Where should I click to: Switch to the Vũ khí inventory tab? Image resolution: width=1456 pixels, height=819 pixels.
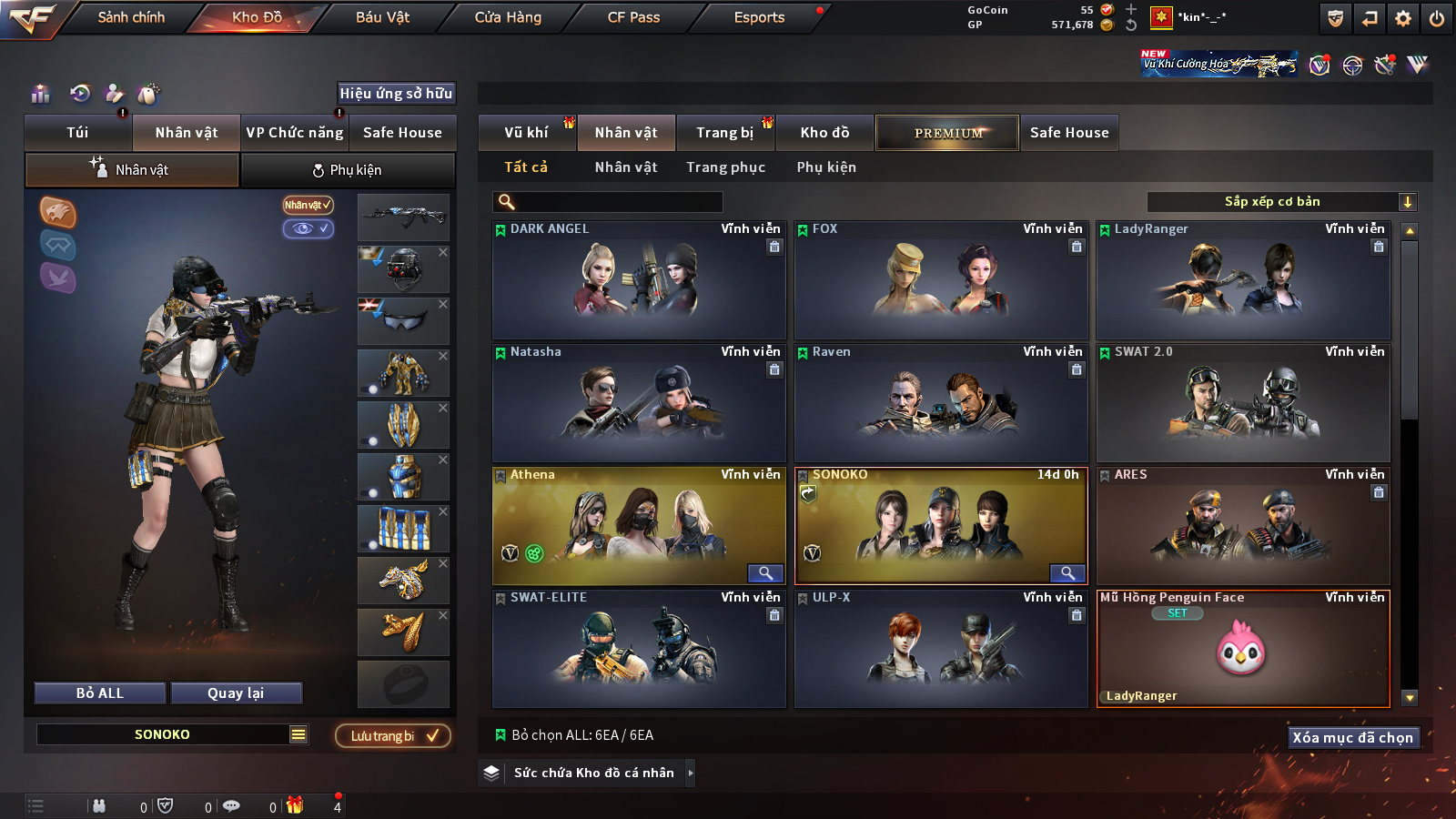(x=526, y=133)
